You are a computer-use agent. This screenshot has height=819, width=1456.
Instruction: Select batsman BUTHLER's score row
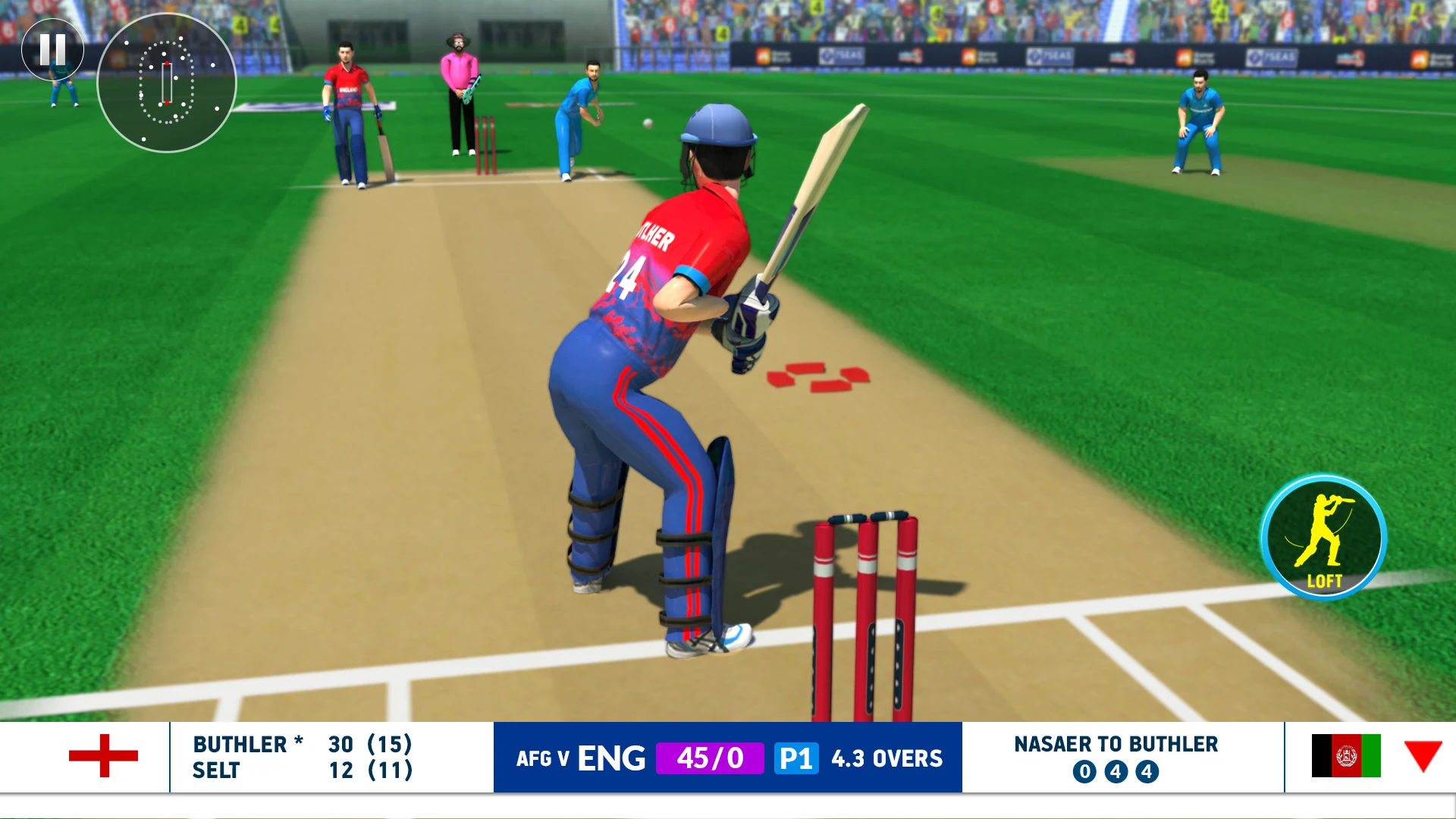point(303,744)
